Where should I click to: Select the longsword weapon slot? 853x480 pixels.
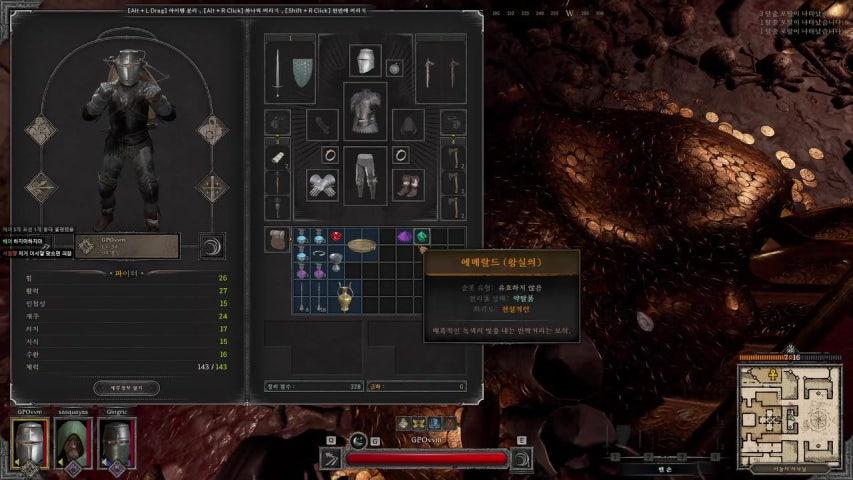[277, 71]
